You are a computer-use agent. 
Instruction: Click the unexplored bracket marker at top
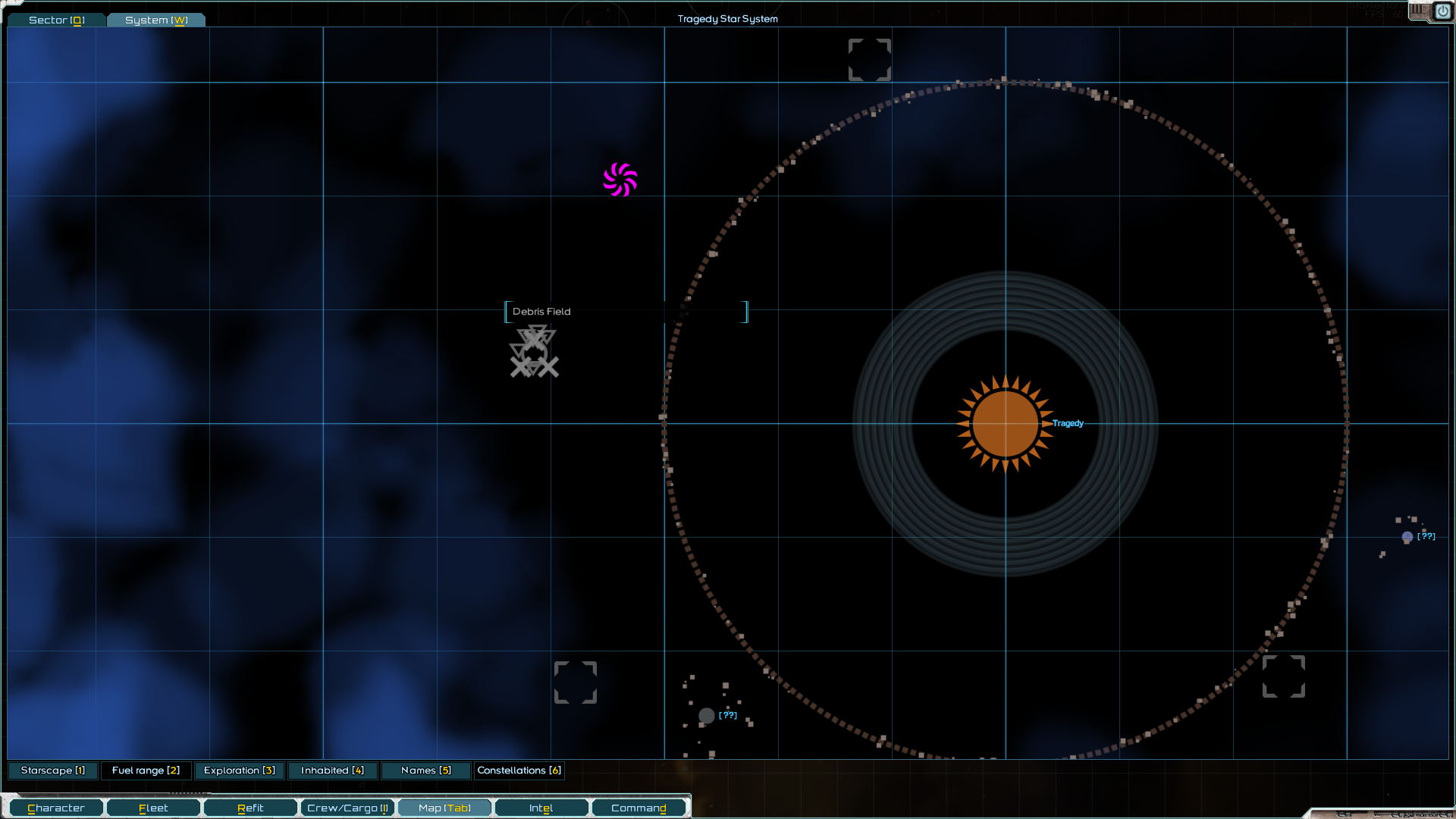point(869,59)
